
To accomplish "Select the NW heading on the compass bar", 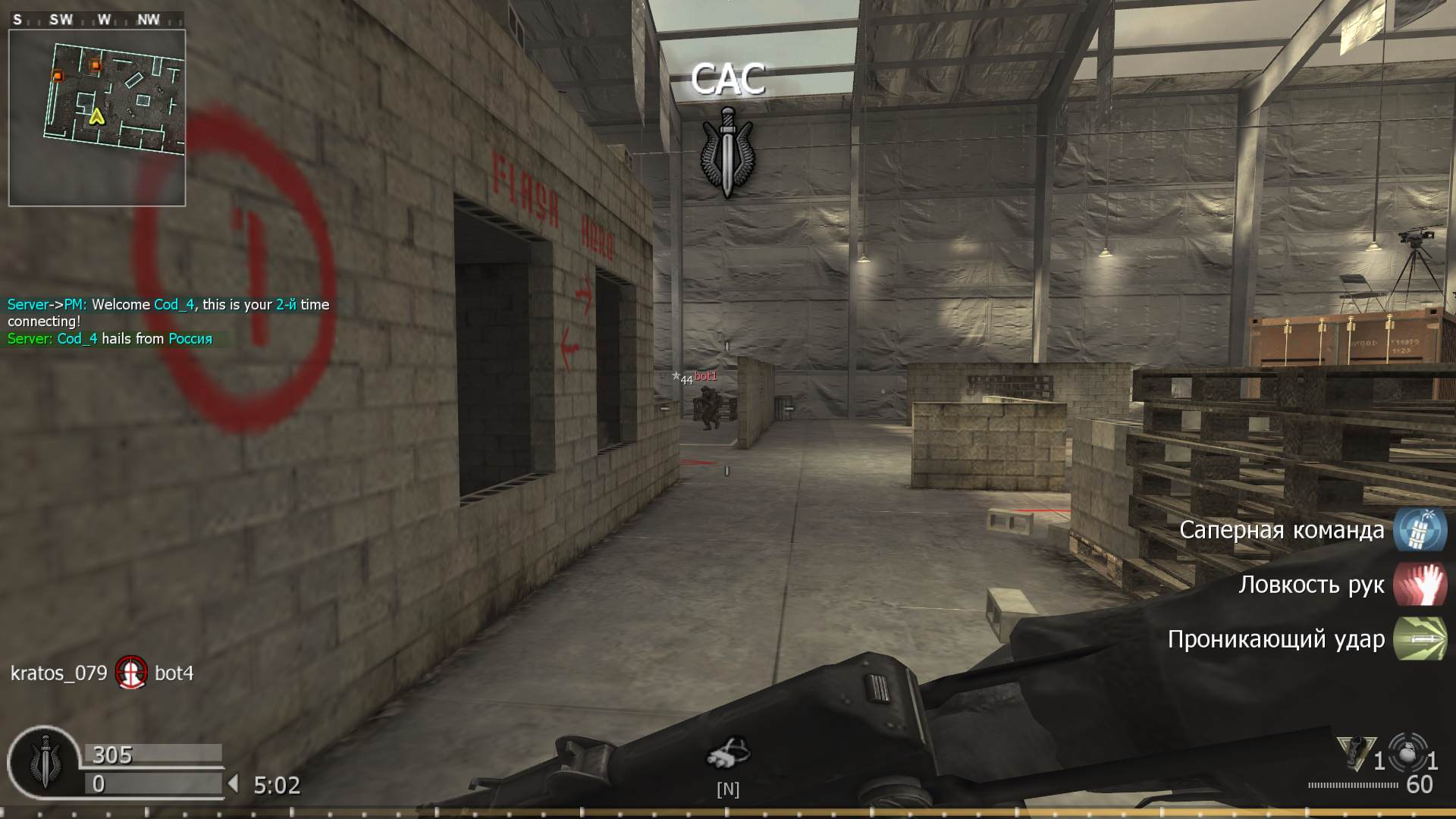I will [x=149, y=20].
